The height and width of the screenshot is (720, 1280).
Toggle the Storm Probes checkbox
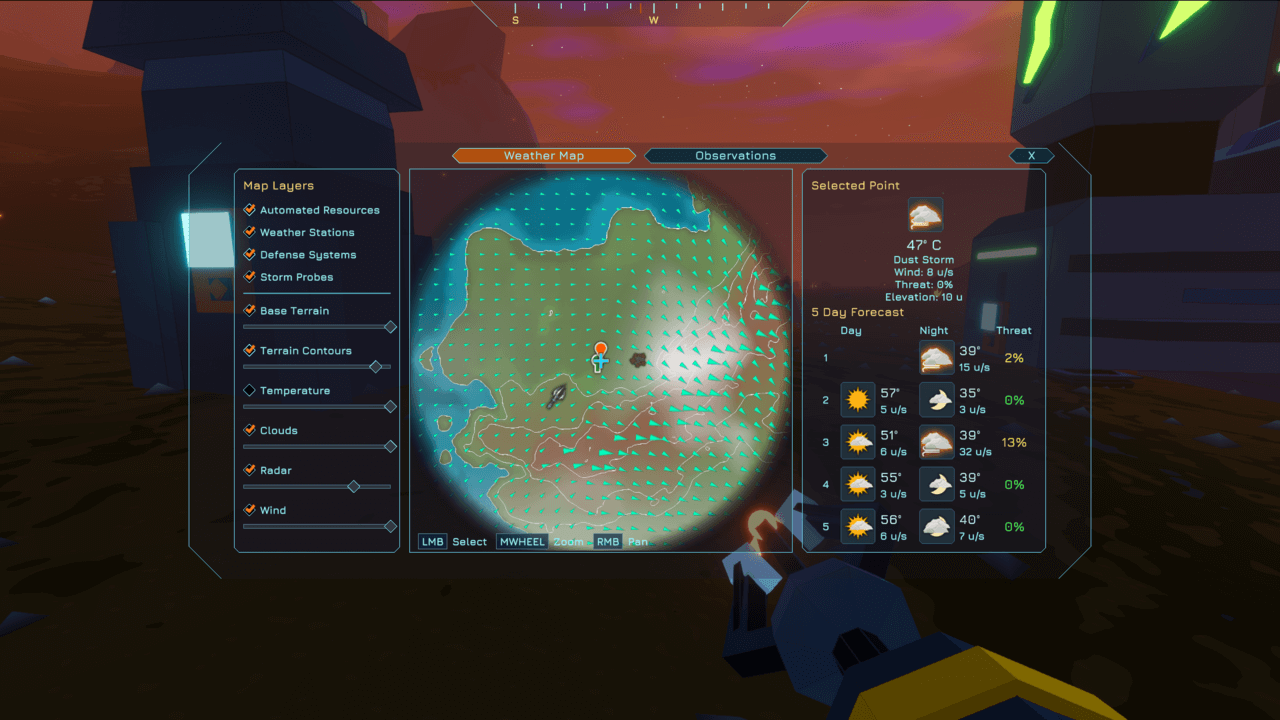(x=250, y=277)
